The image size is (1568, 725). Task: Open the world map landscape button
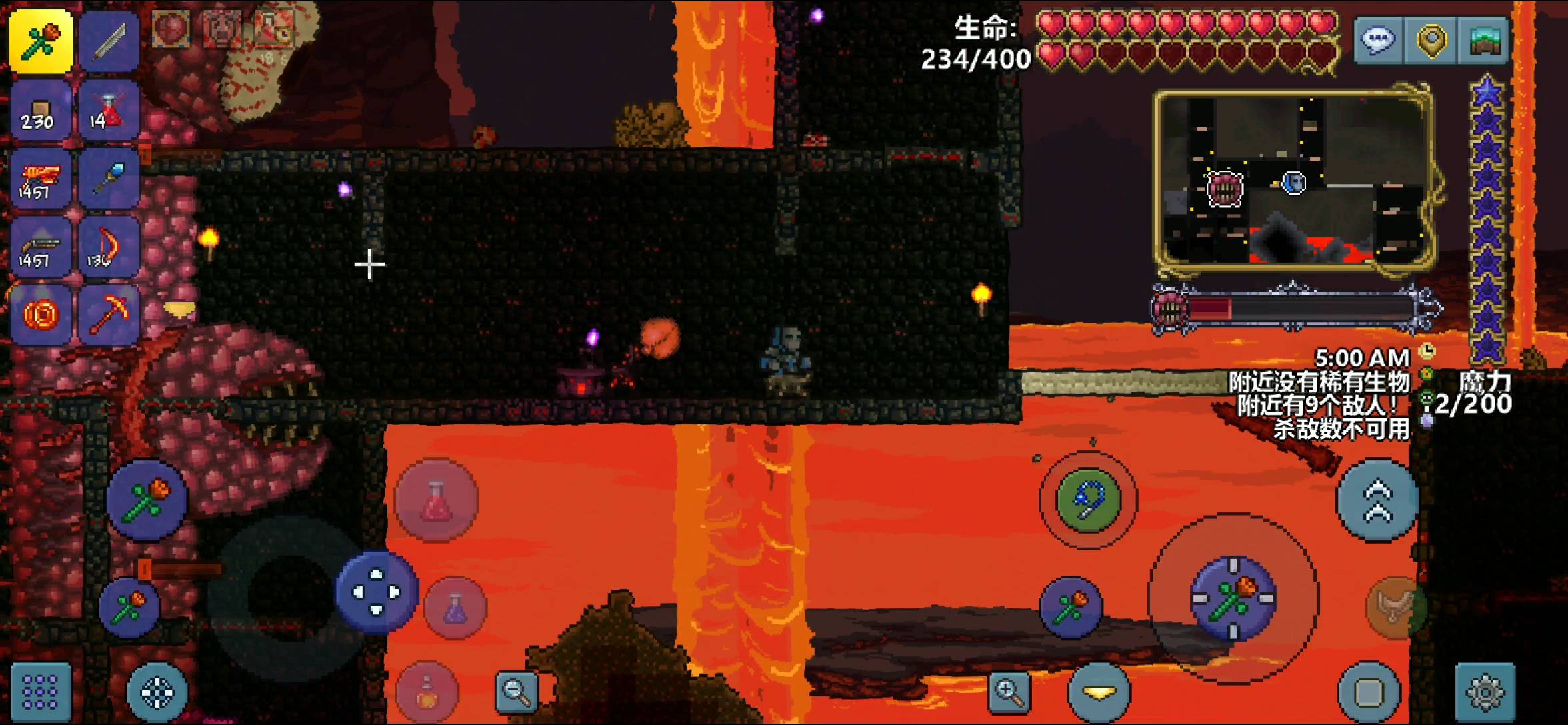pyautogui.click(x=1484, y=40)
